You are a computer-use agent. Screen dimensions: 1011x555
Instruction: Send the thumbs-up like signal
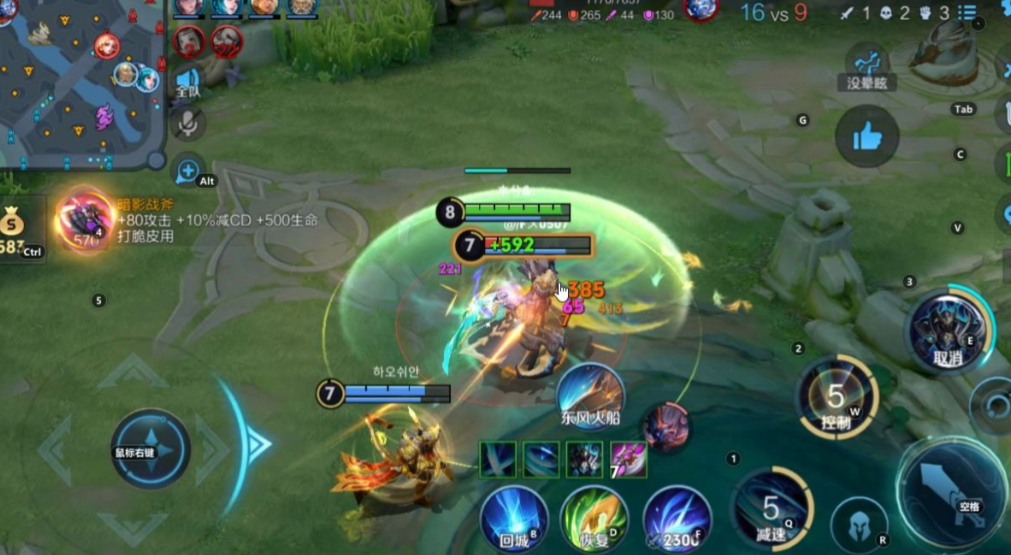point(866,137)
